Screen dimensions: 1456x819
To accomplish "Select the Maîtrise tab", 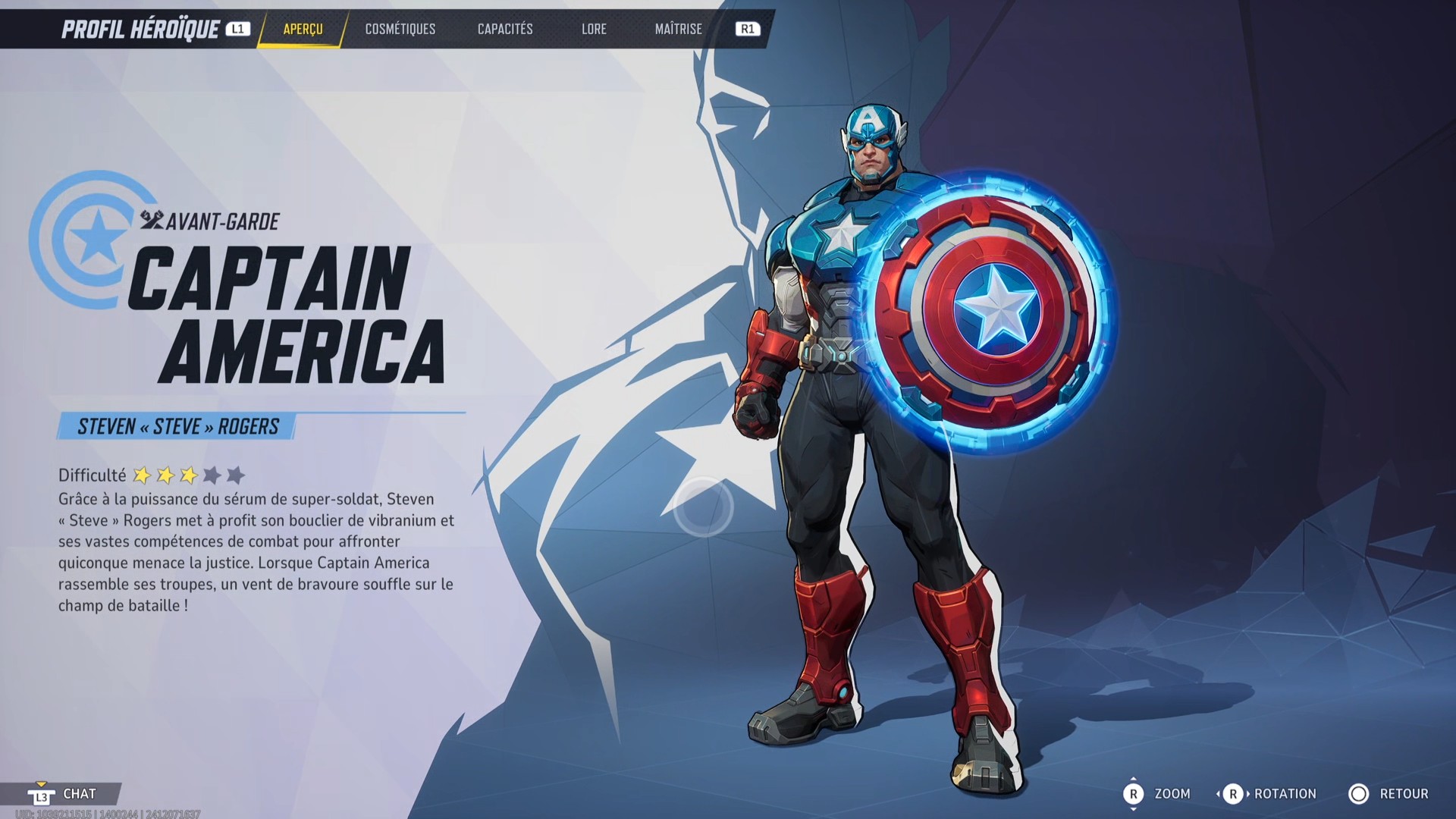I will (x=677, y=30).
